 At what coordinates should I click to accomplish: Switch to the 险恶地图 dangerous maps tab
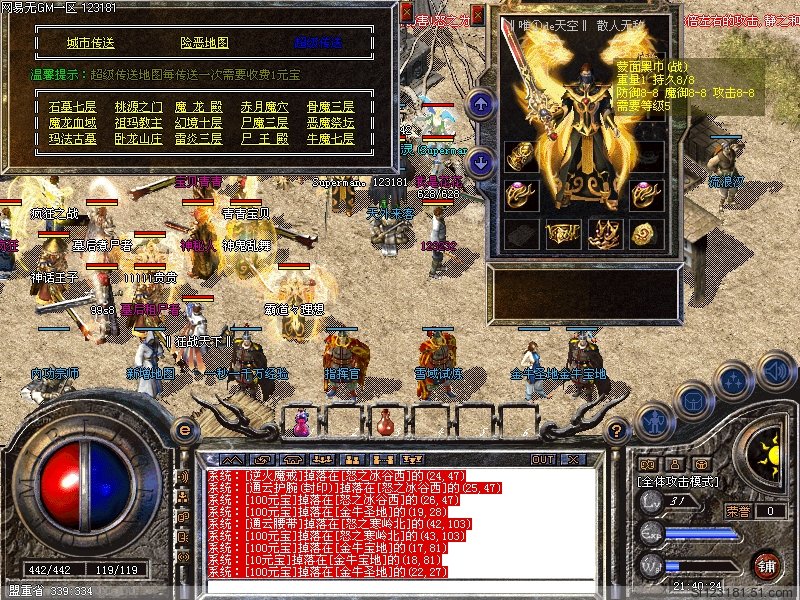[x=204, y=43]
